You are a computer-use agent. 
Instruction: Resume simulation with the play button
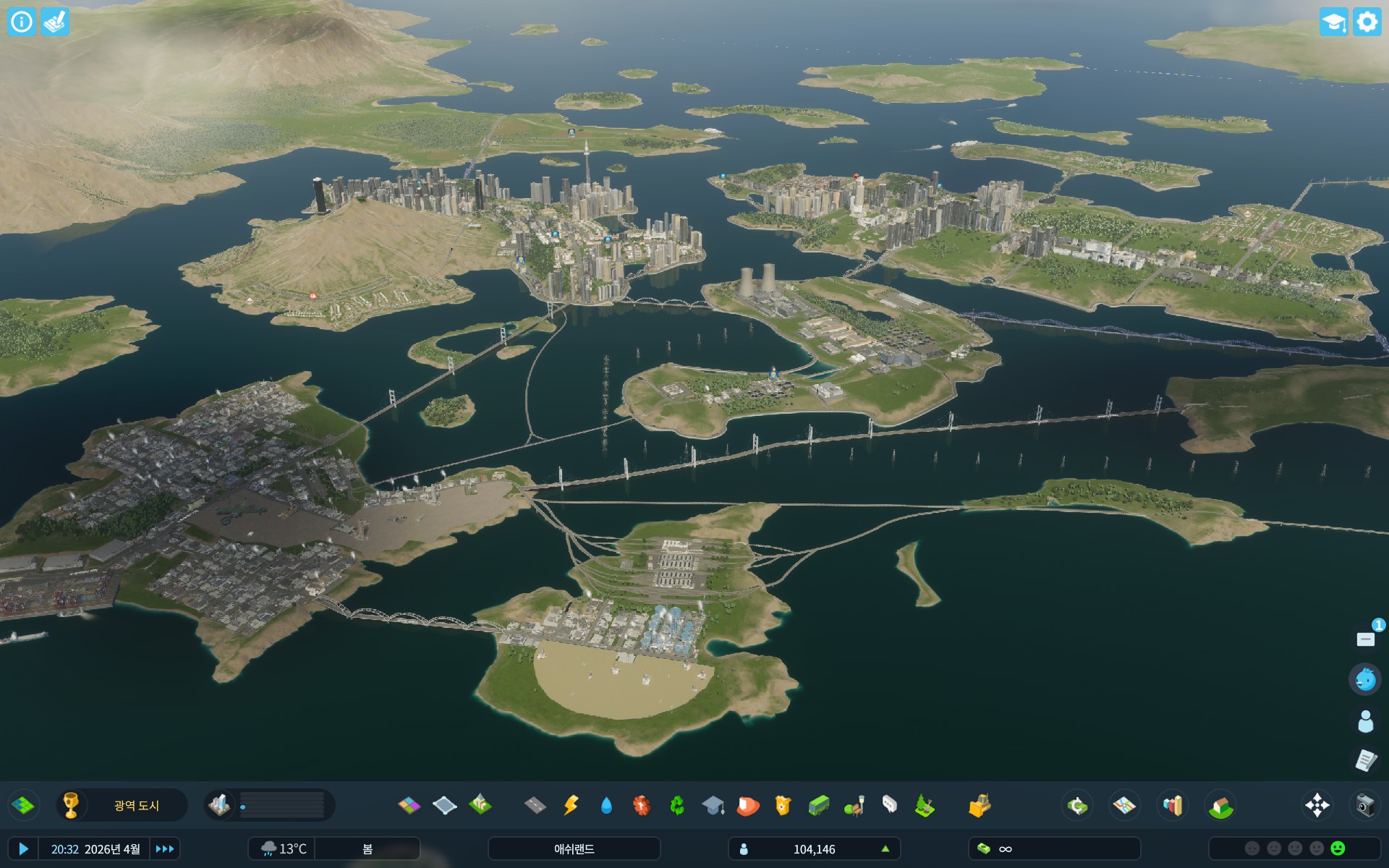click(23, 848)
